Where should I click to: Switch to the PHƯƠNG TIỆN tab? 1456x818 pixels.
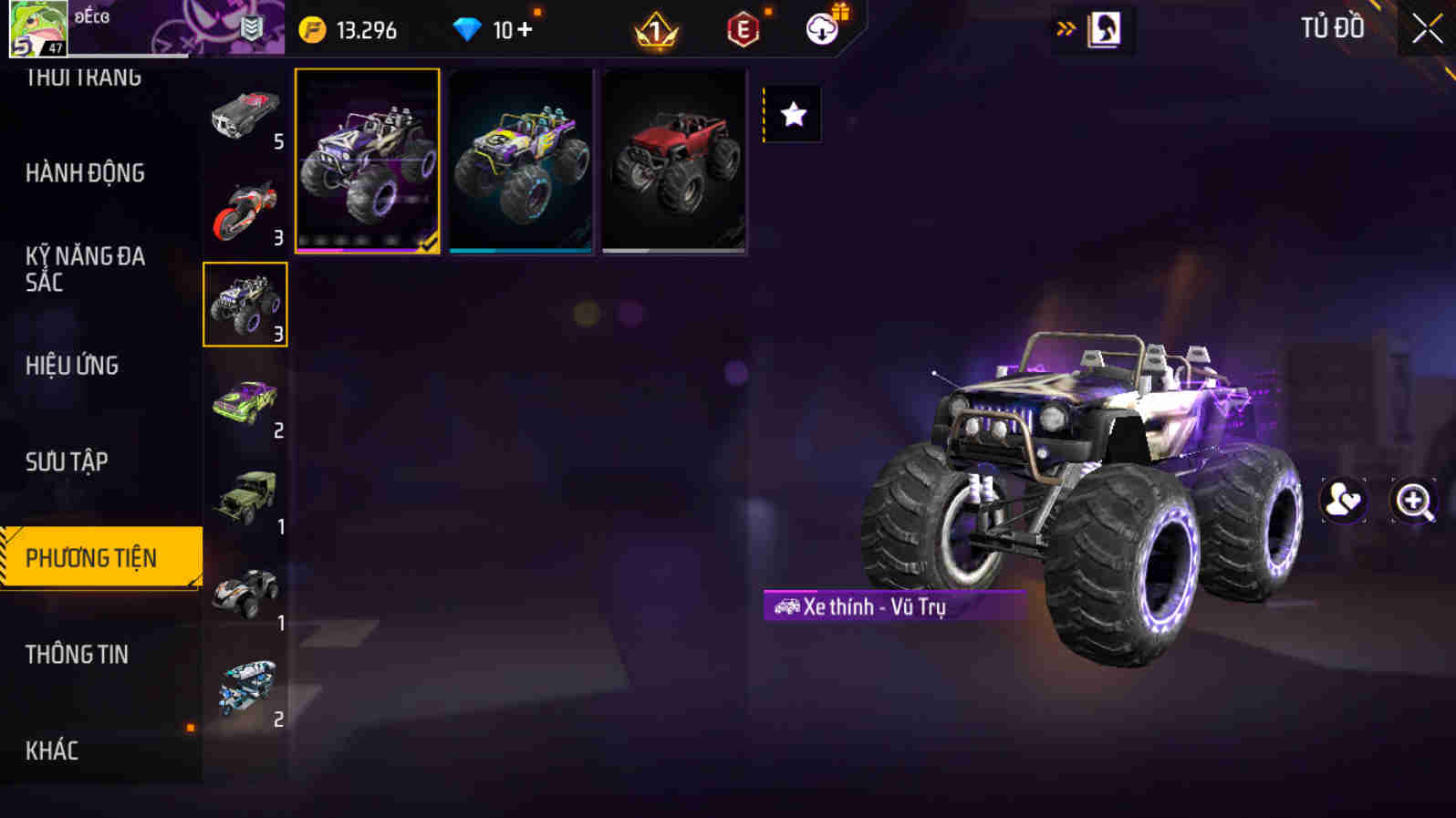click(100, 554)
